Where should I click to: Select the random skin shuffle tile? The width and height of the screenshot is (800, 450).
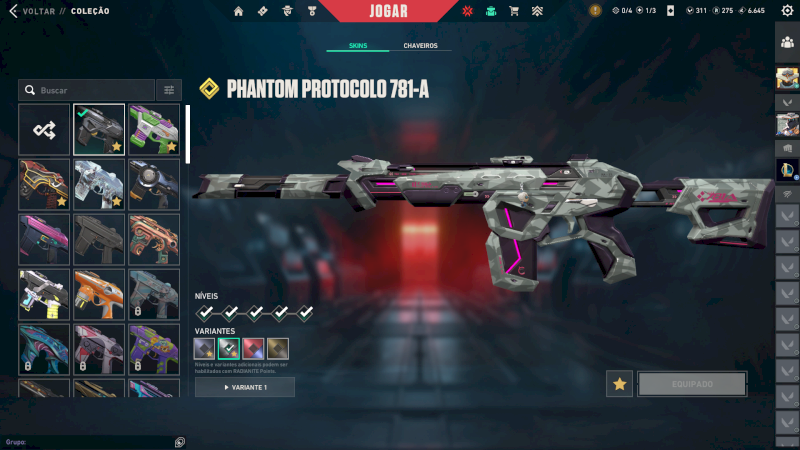click(x=44, y=129)
